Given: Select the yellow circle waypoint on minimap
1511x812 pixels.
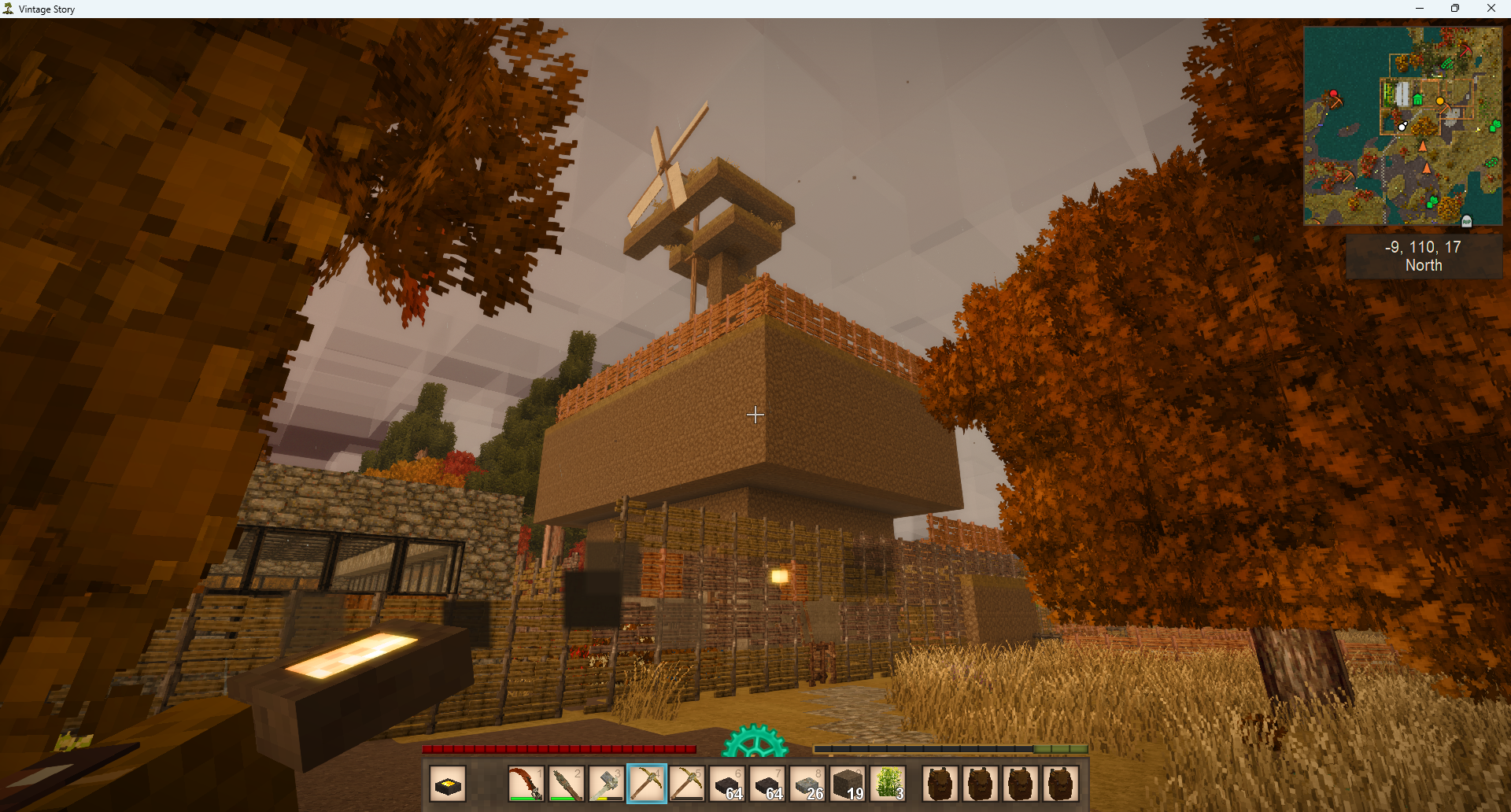Looking at the screenshot, I should (1440, 101).
